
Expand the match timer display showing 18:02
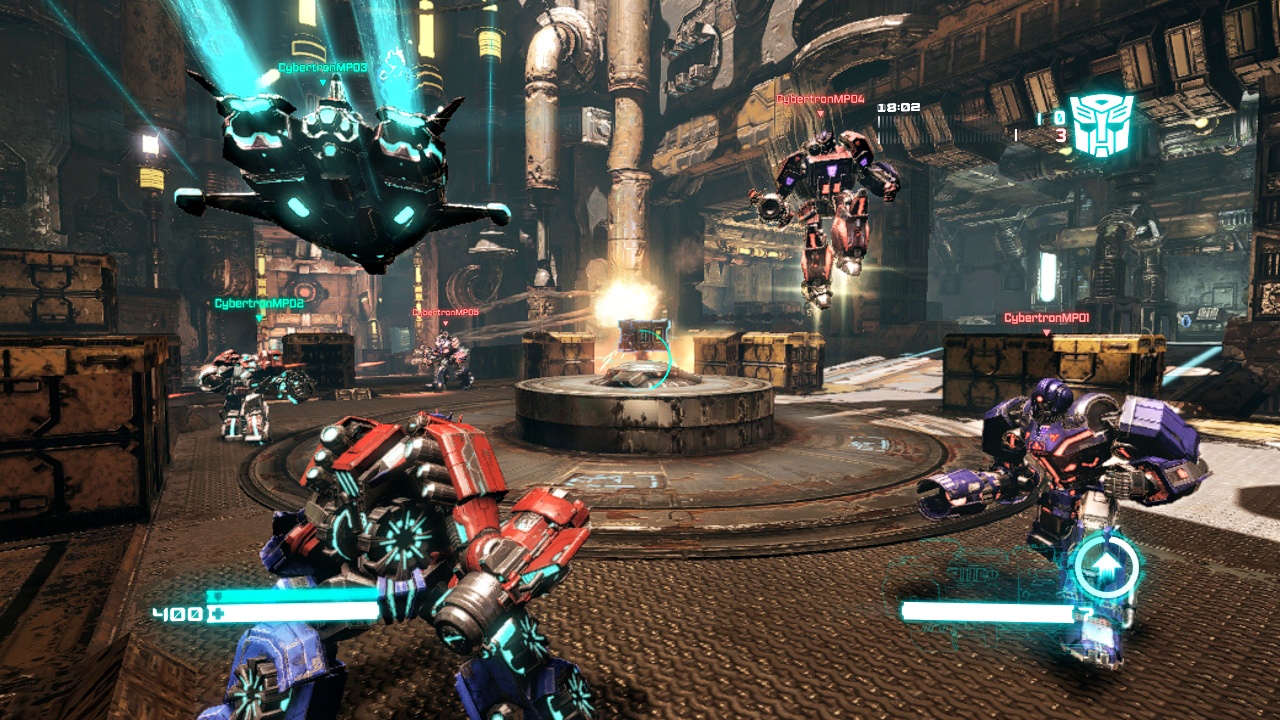(x=898, y=107)
